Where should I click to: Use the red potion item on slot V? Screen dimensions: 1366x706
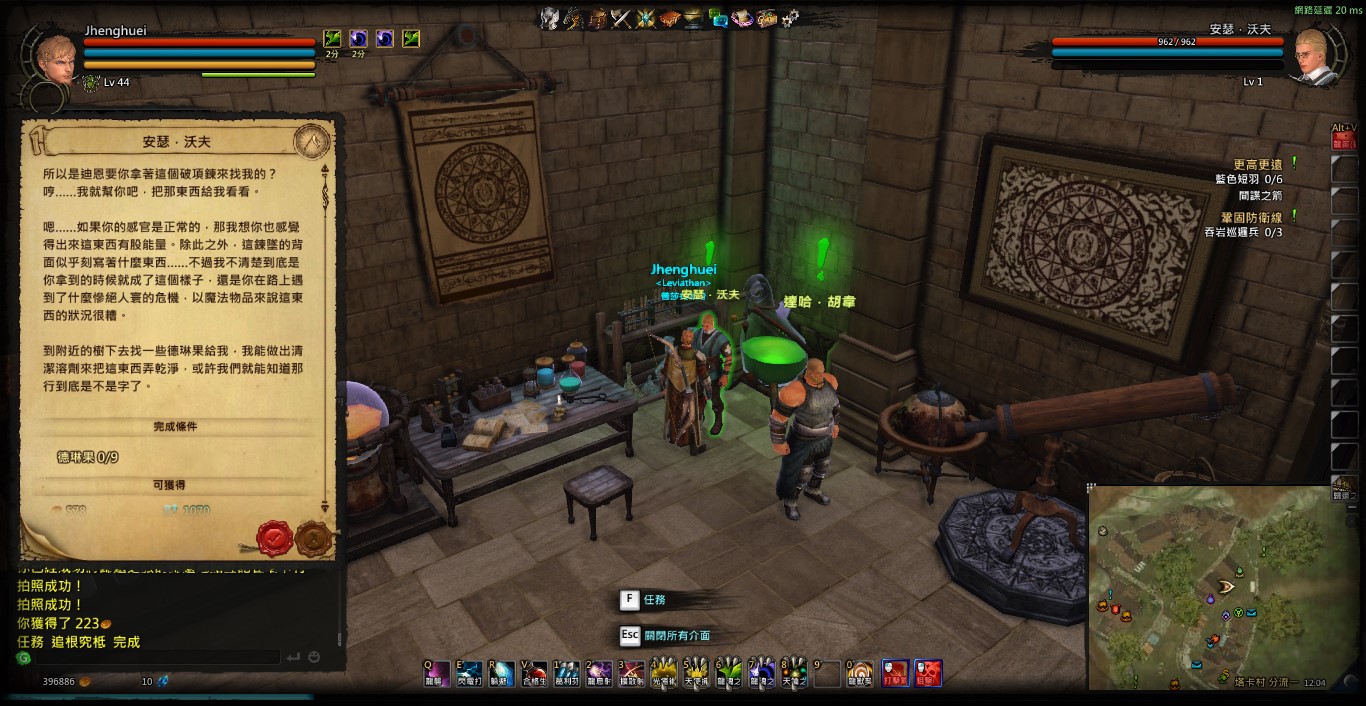[535, 673]
